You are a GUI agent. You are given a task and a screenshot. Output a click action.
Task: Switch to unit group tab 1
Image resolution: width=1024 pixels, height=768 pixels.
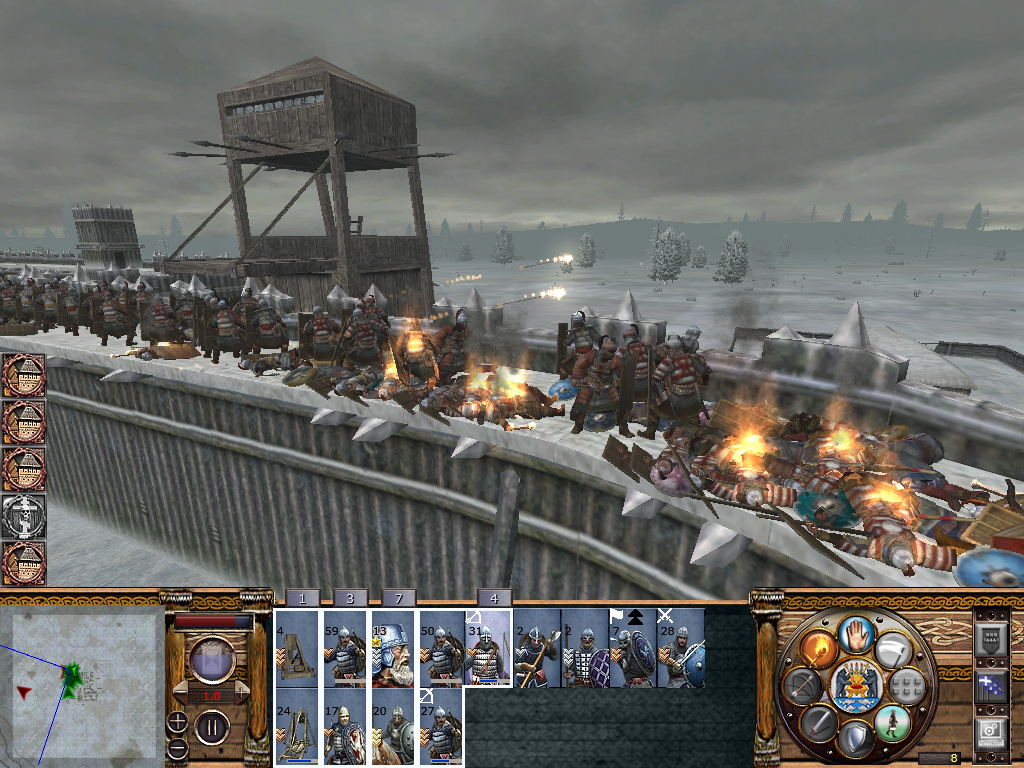(302, 598)
